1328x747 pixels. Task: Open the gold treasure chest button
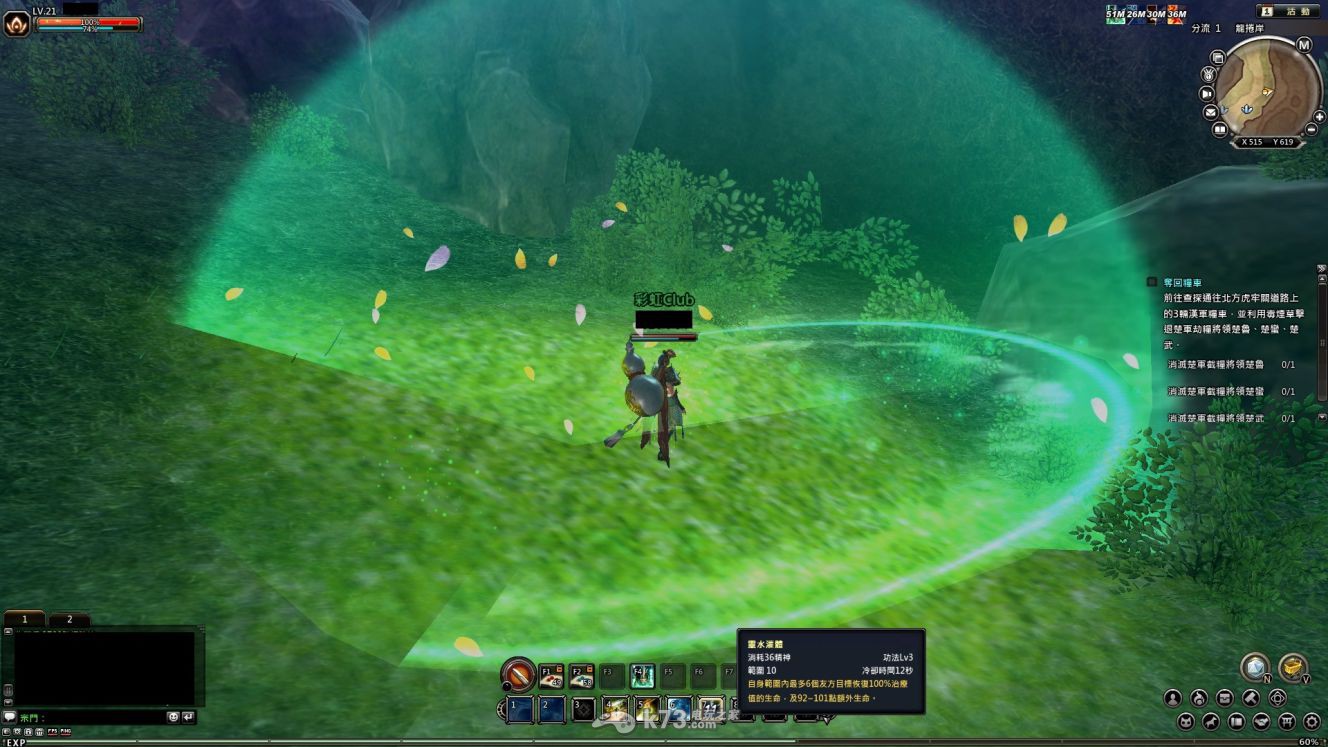coord(1292,667)
